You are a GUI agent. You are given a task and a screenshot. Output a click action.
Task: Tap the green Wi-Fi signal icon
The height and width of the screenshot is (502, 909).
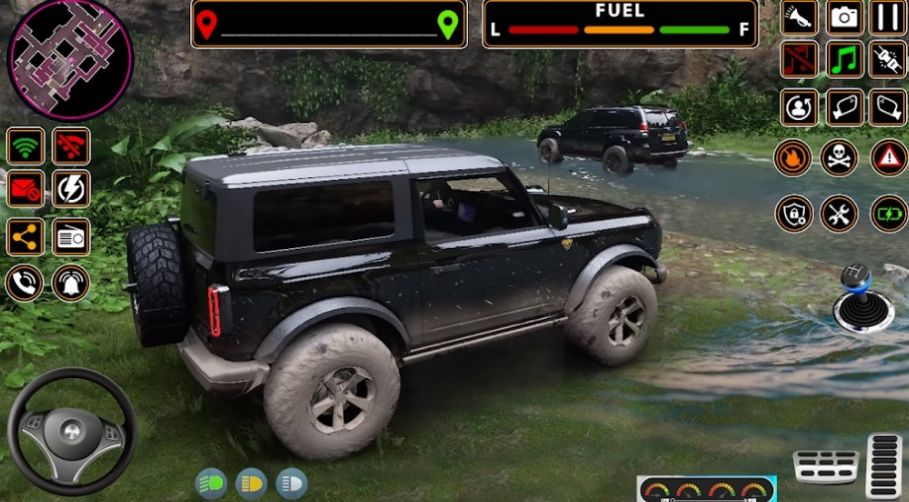[x=25, y=146]
